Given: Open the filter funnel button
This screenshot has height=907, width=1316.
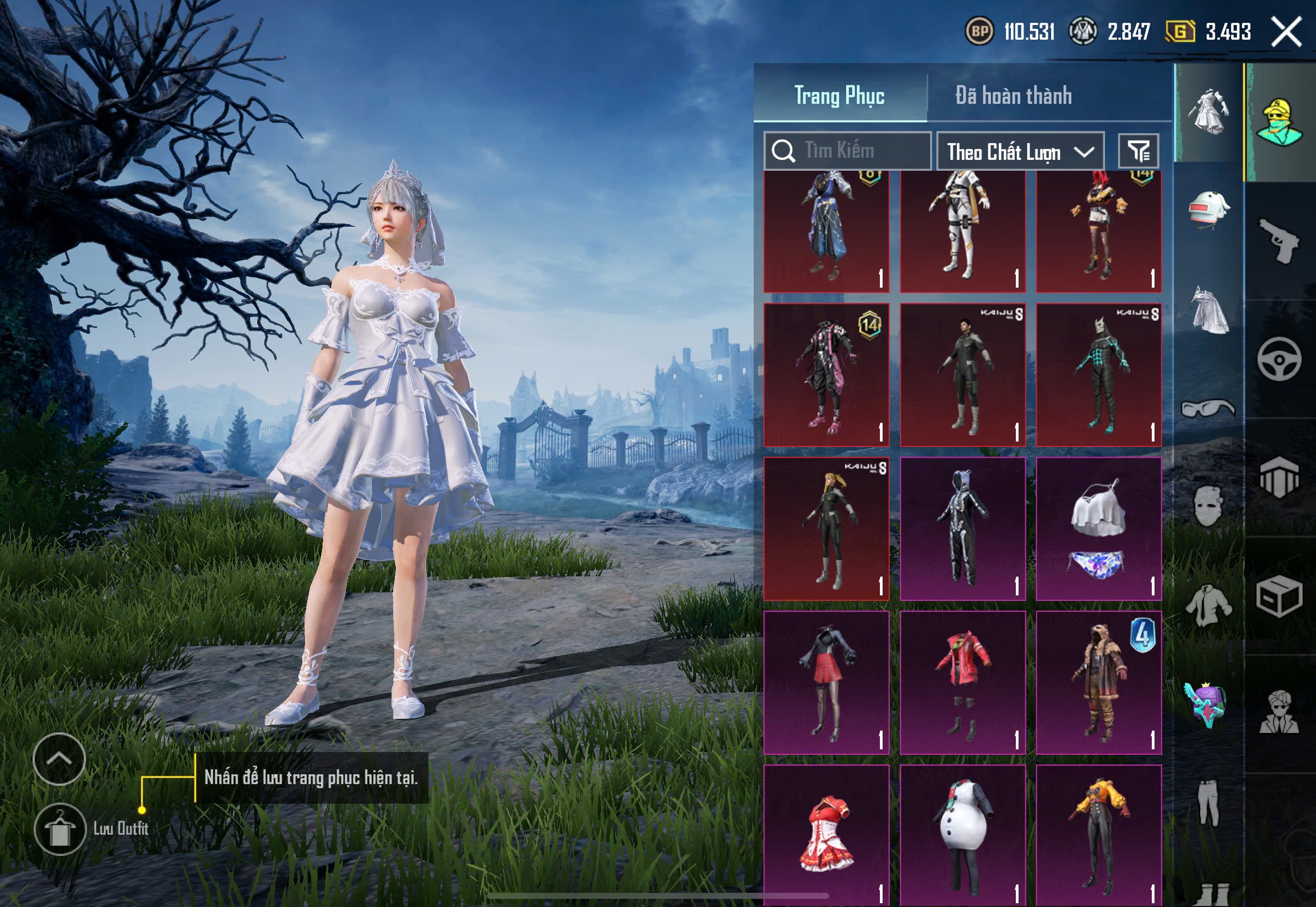Looking at the screenshot, I should pyautogui.click(x=1138, y=152).
